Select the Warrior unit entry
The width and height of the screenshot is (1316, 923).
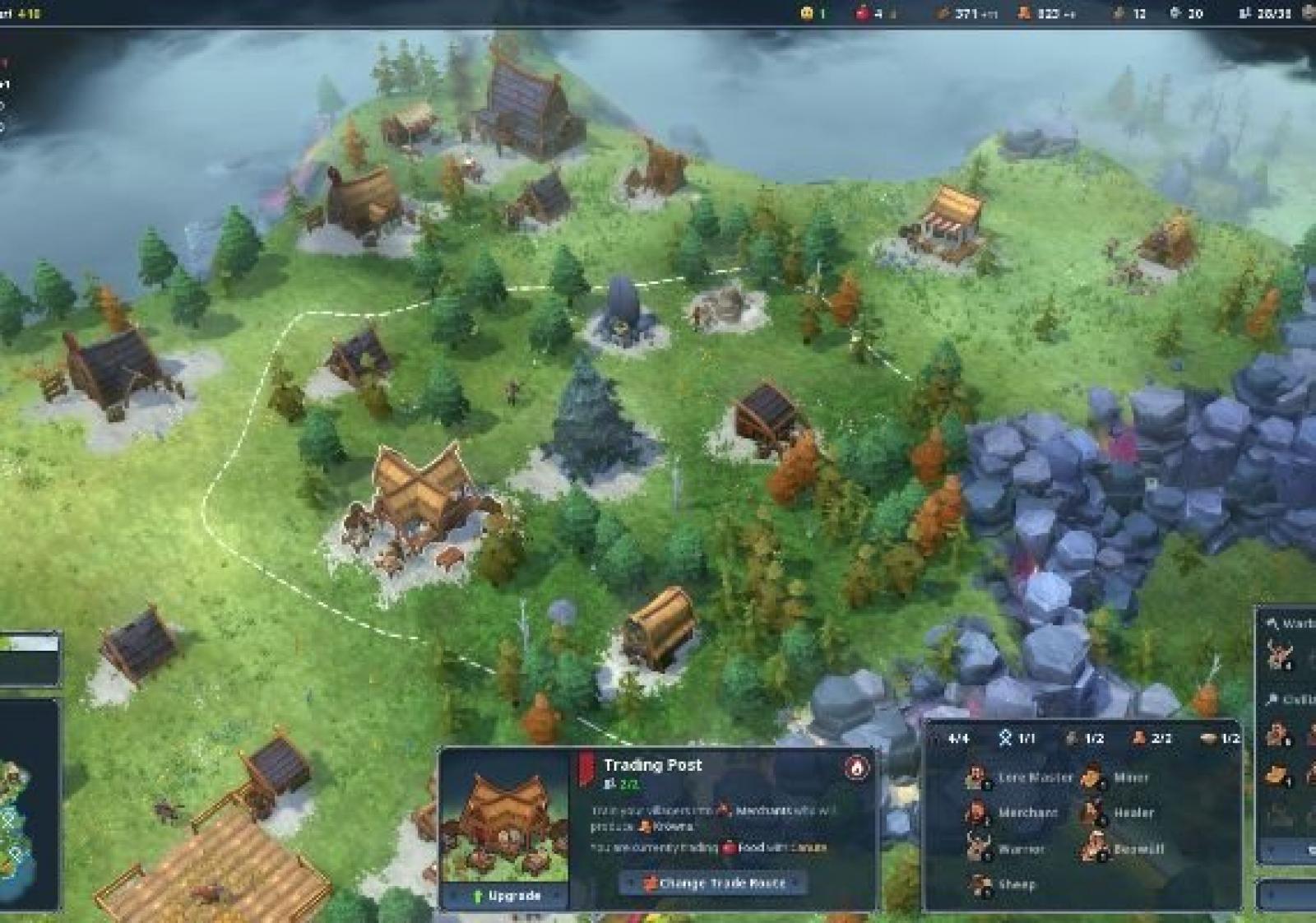pos(1007,848)
